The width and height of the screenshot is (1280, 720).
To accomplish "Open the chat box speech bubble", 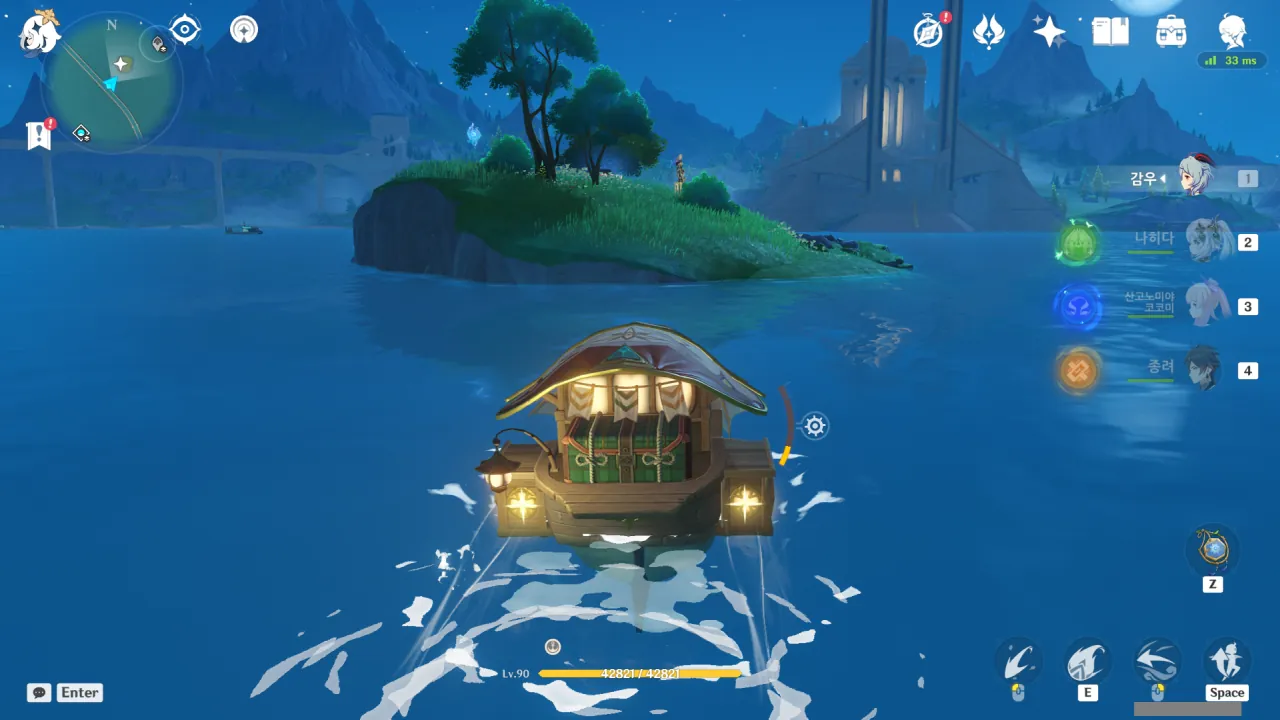I will tap(39, 692).
